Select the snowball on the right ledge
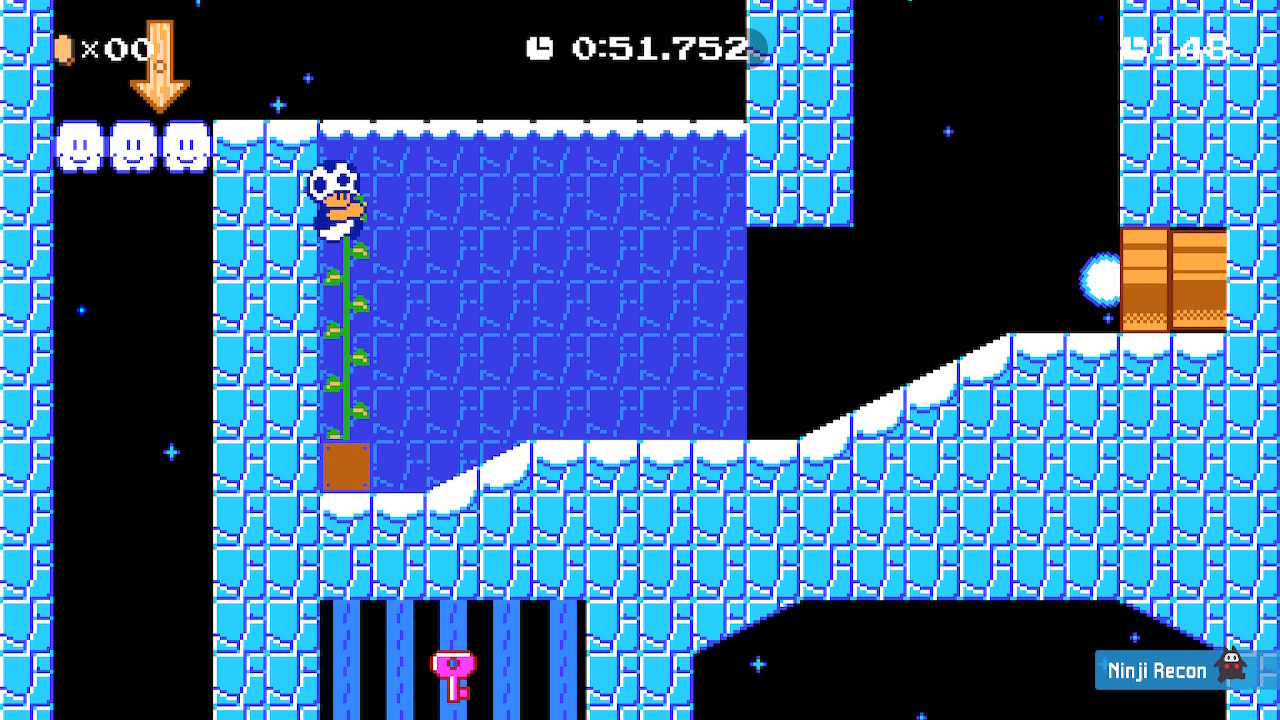This screenshot has height=720, width=1280. [1100, 277]
